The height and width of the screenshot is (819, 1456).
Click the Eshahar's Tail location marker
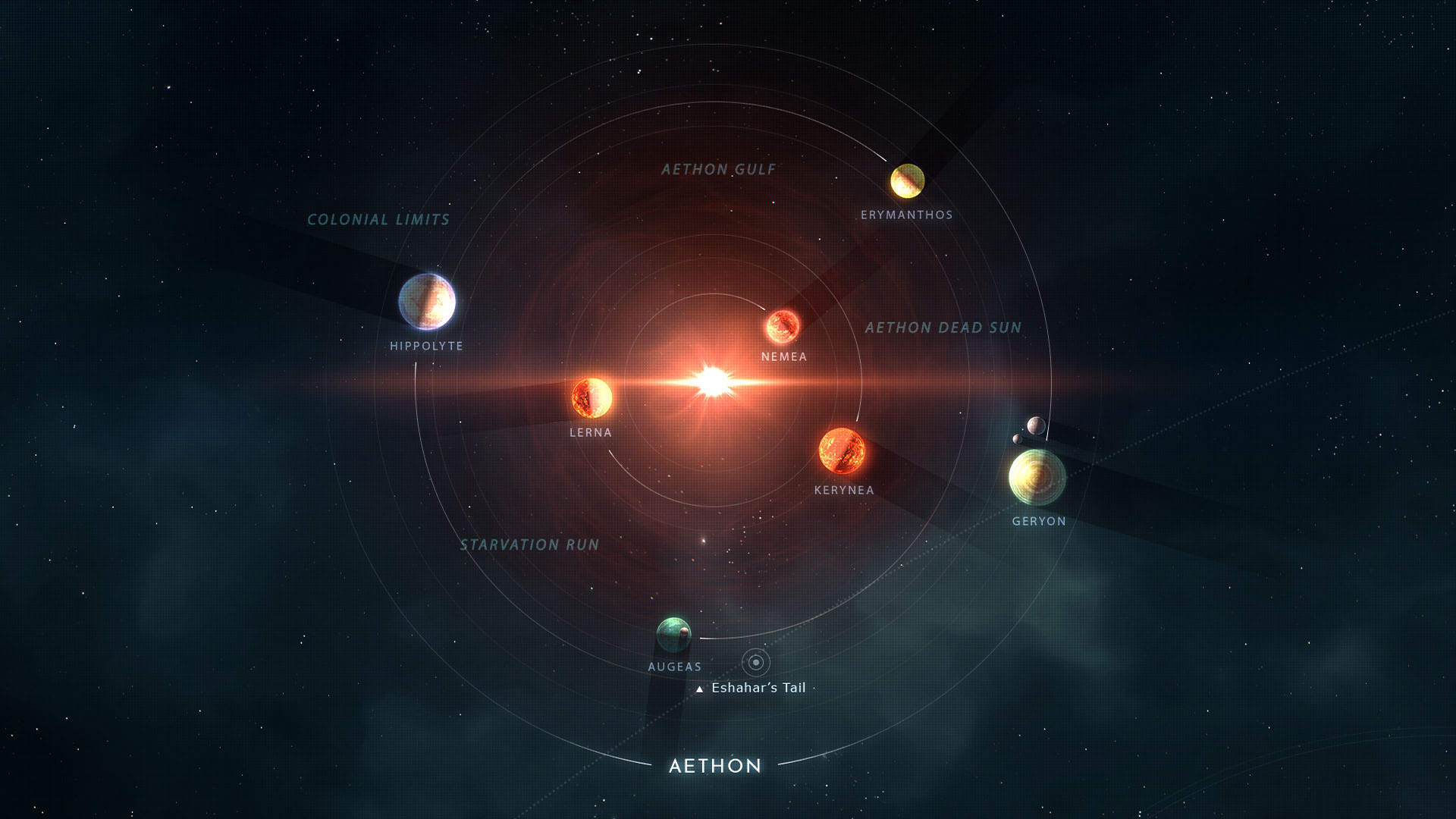click(x=755, y=662)
